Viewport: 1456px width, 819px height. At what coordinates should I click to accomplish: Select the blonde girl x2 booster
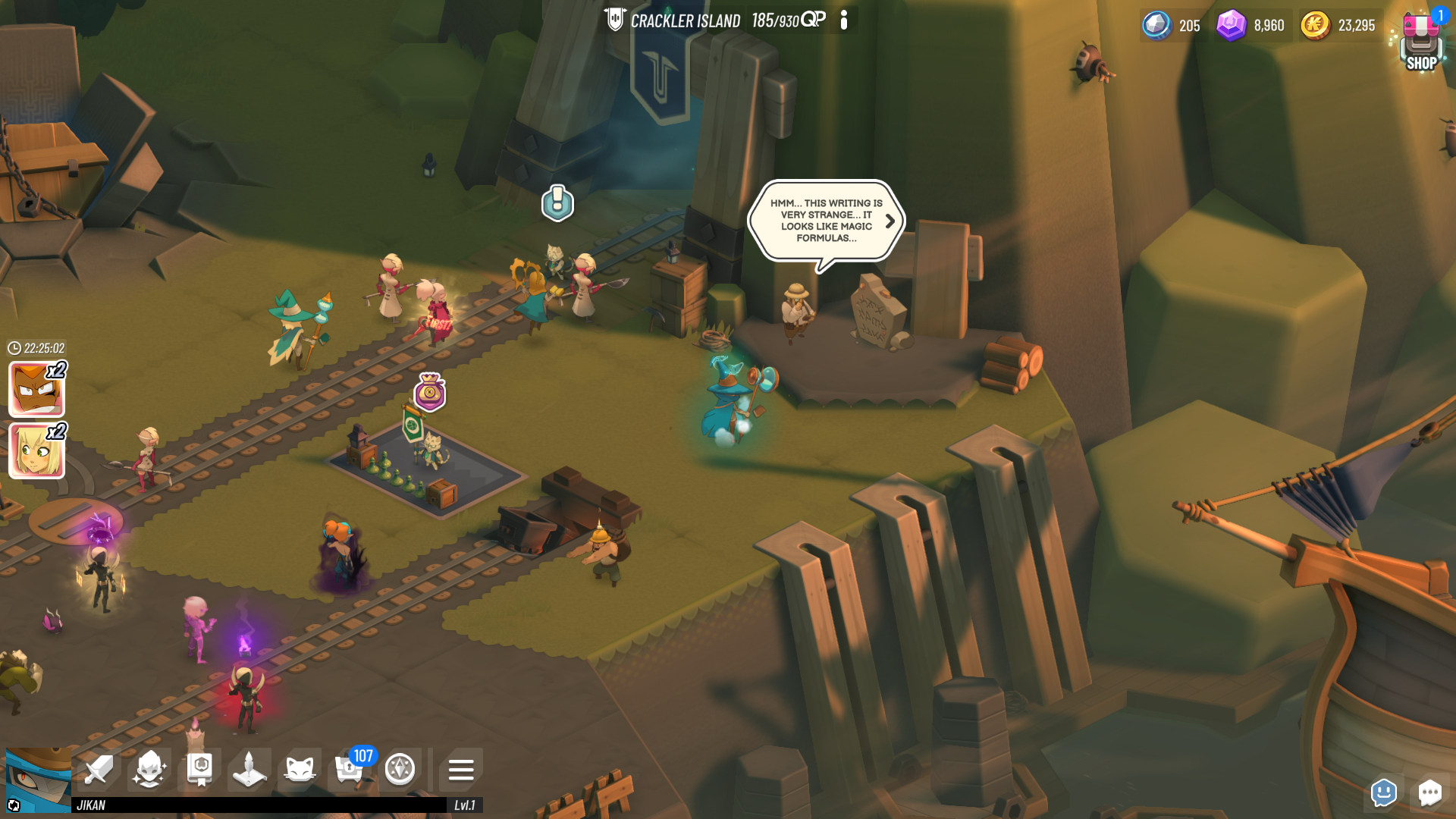point(36,451)
